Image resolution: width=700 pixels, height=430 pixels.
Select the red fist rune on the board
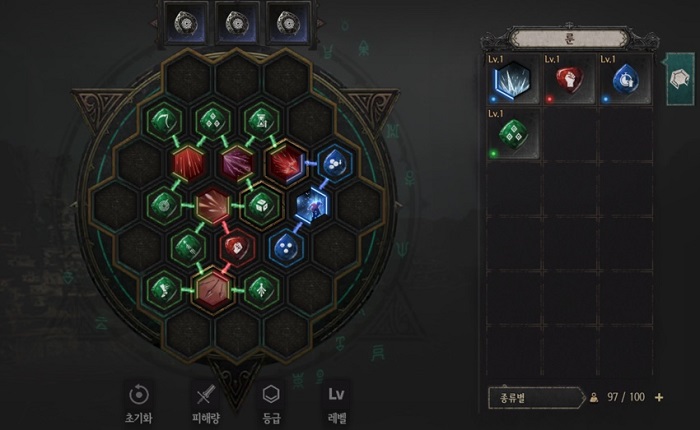coord(235,245)
